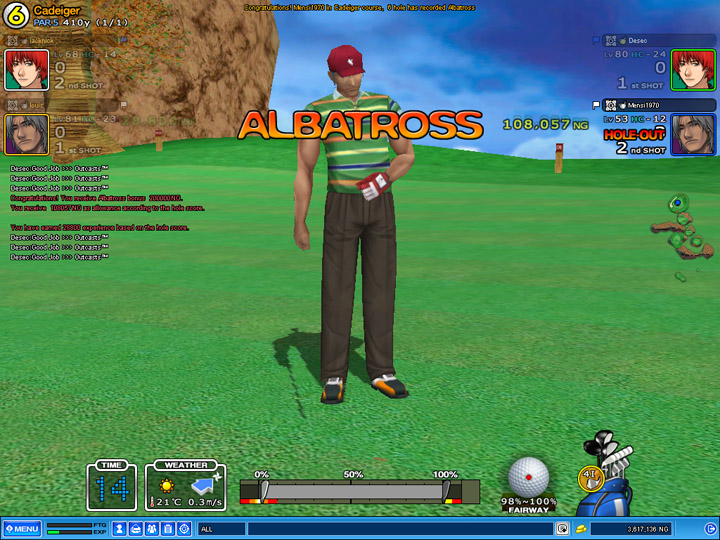The width and height of the screenshot is (720, 540).
Task: Click the gold coins icon
Action: (580, 528)
